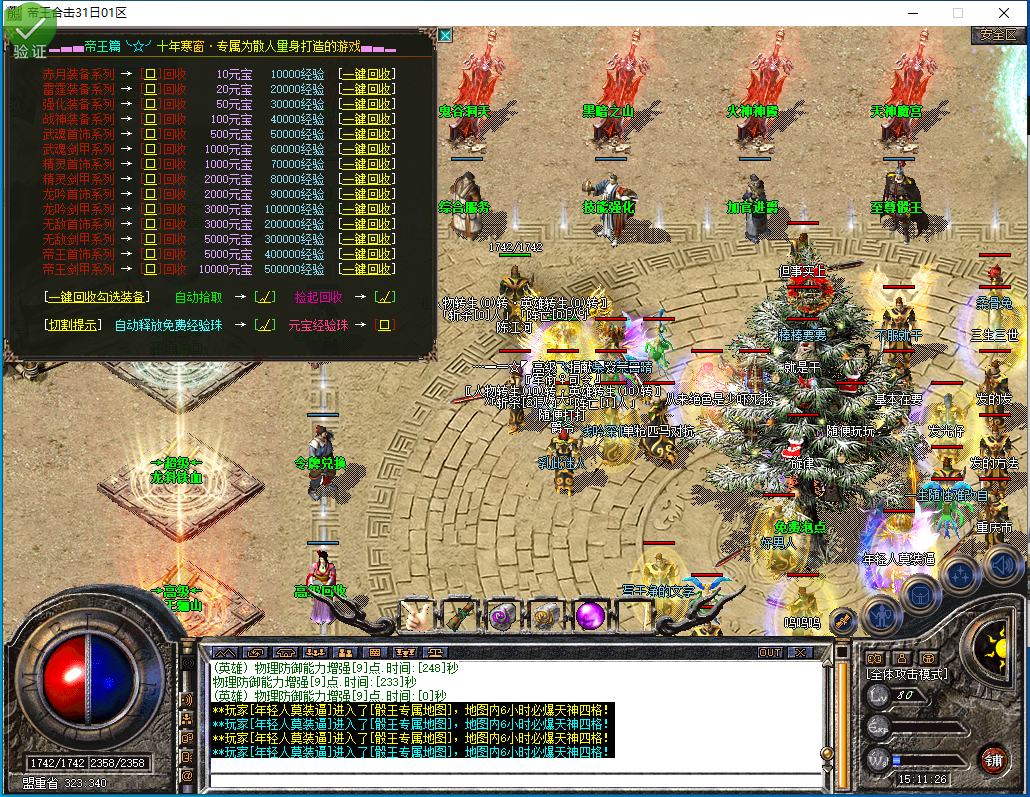Toggle the 自动拾取 checkbox
Image resolution: width=1030 pixels, height=797 pixels.
(x=264, y=297)
